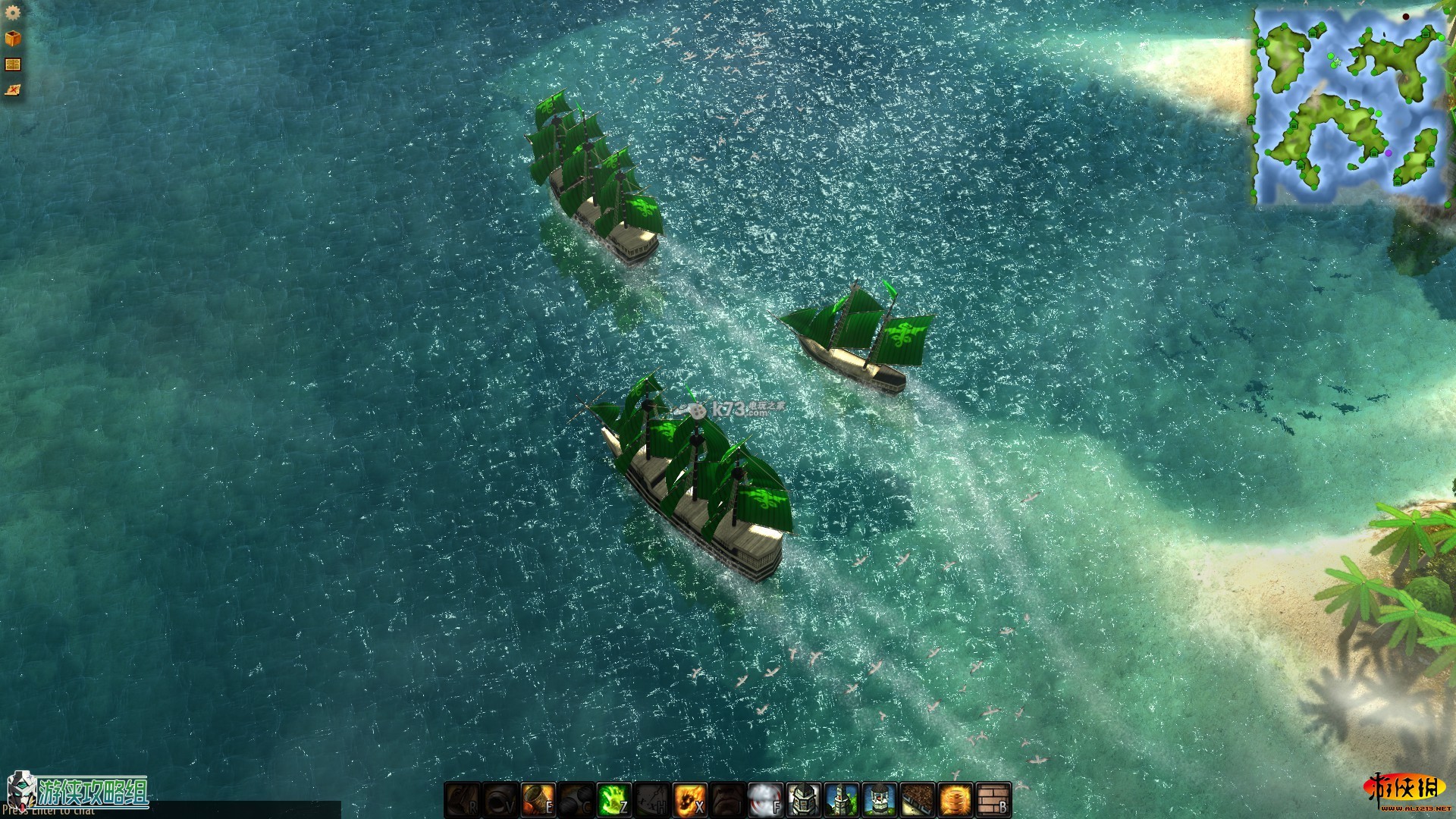
Task: Open the open-book journal icon
Action: click(x=13, y=64)
